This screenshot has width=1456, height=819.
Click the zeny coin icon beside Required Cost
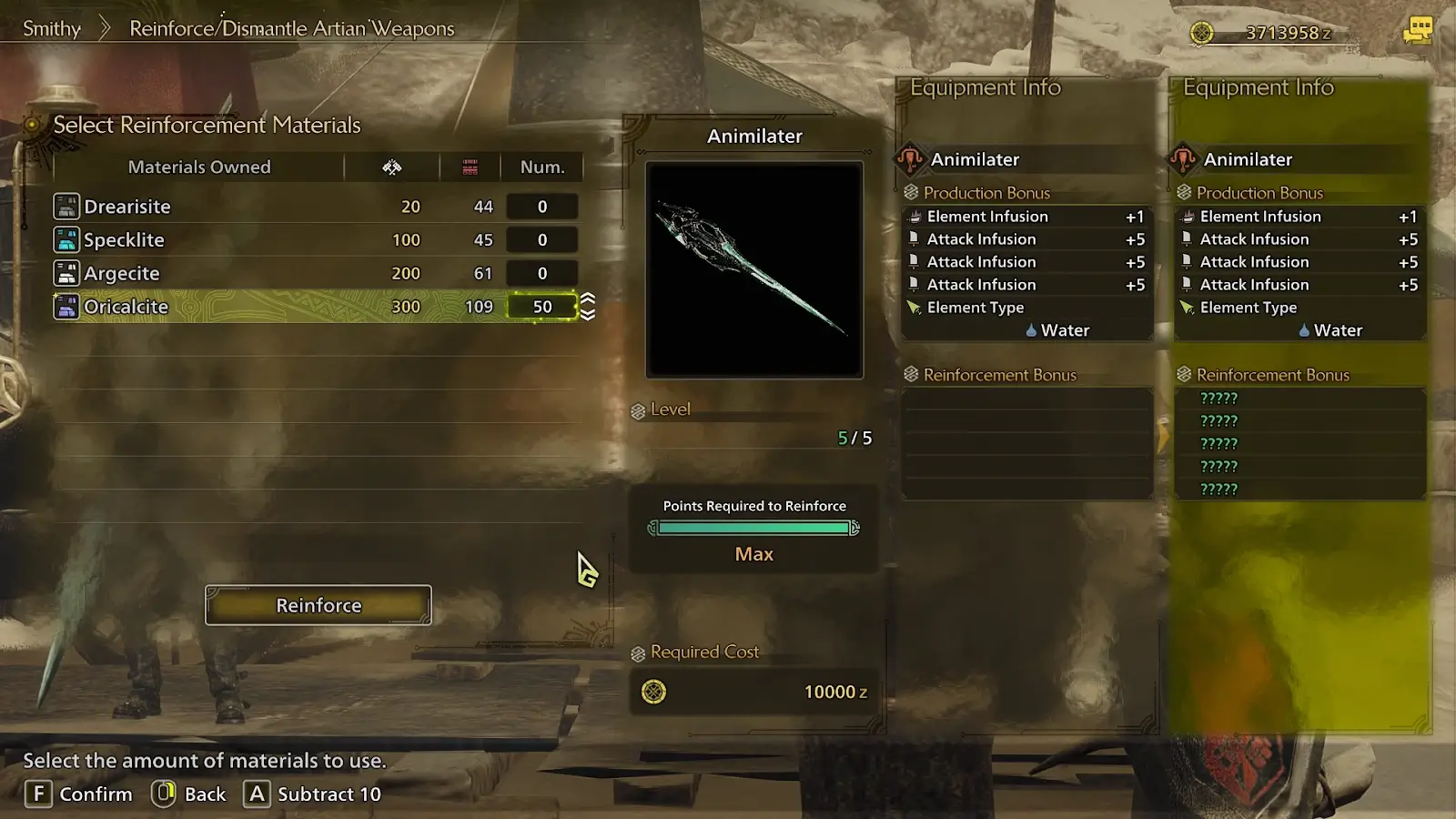point(655,692)
